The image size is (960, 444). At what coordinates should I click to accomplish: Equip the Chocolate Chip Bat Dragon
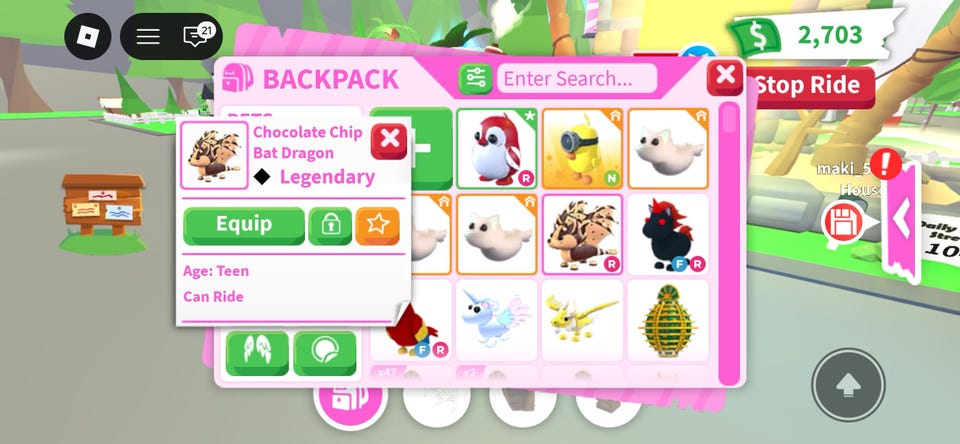(244, 225)
